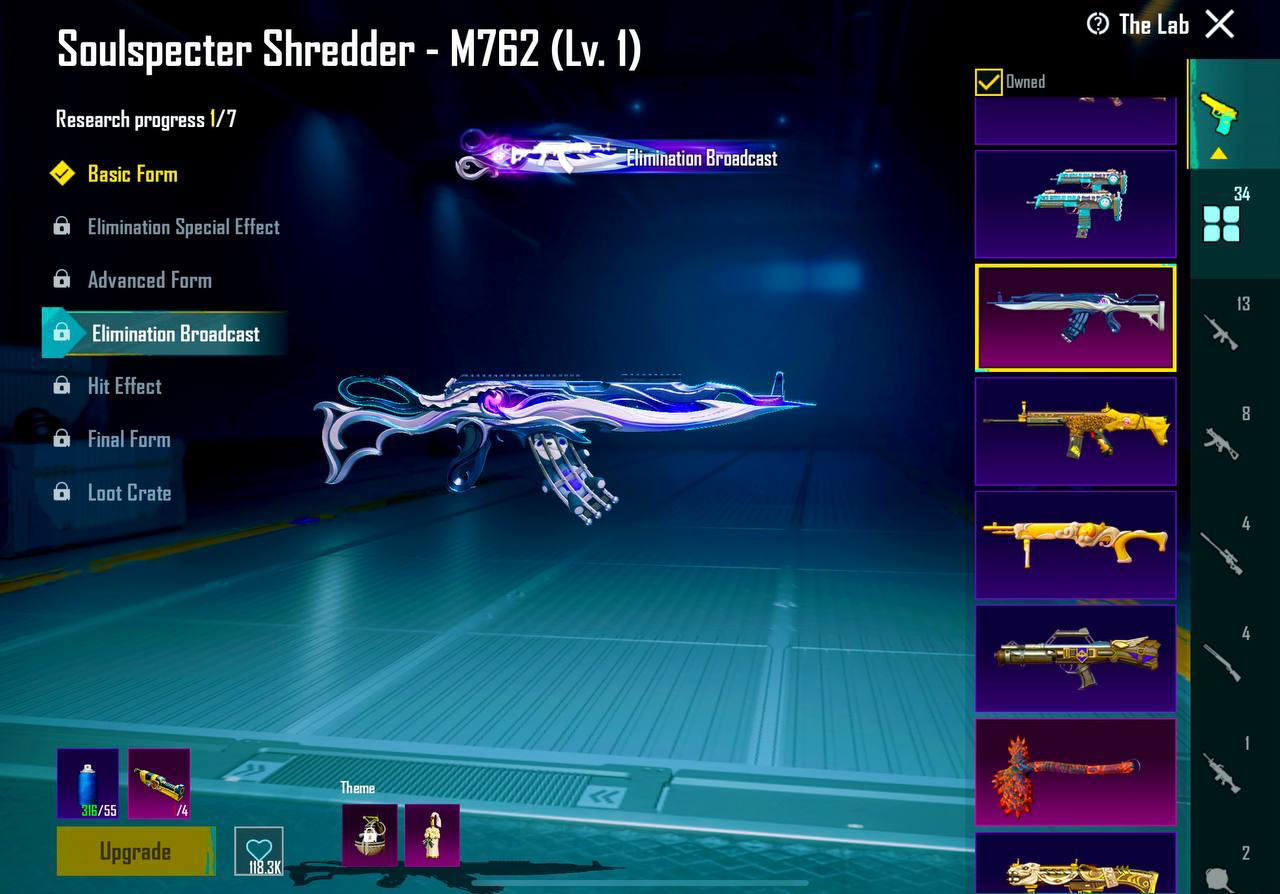
Task: Select the blue paint can material
Action: [88, 783]
